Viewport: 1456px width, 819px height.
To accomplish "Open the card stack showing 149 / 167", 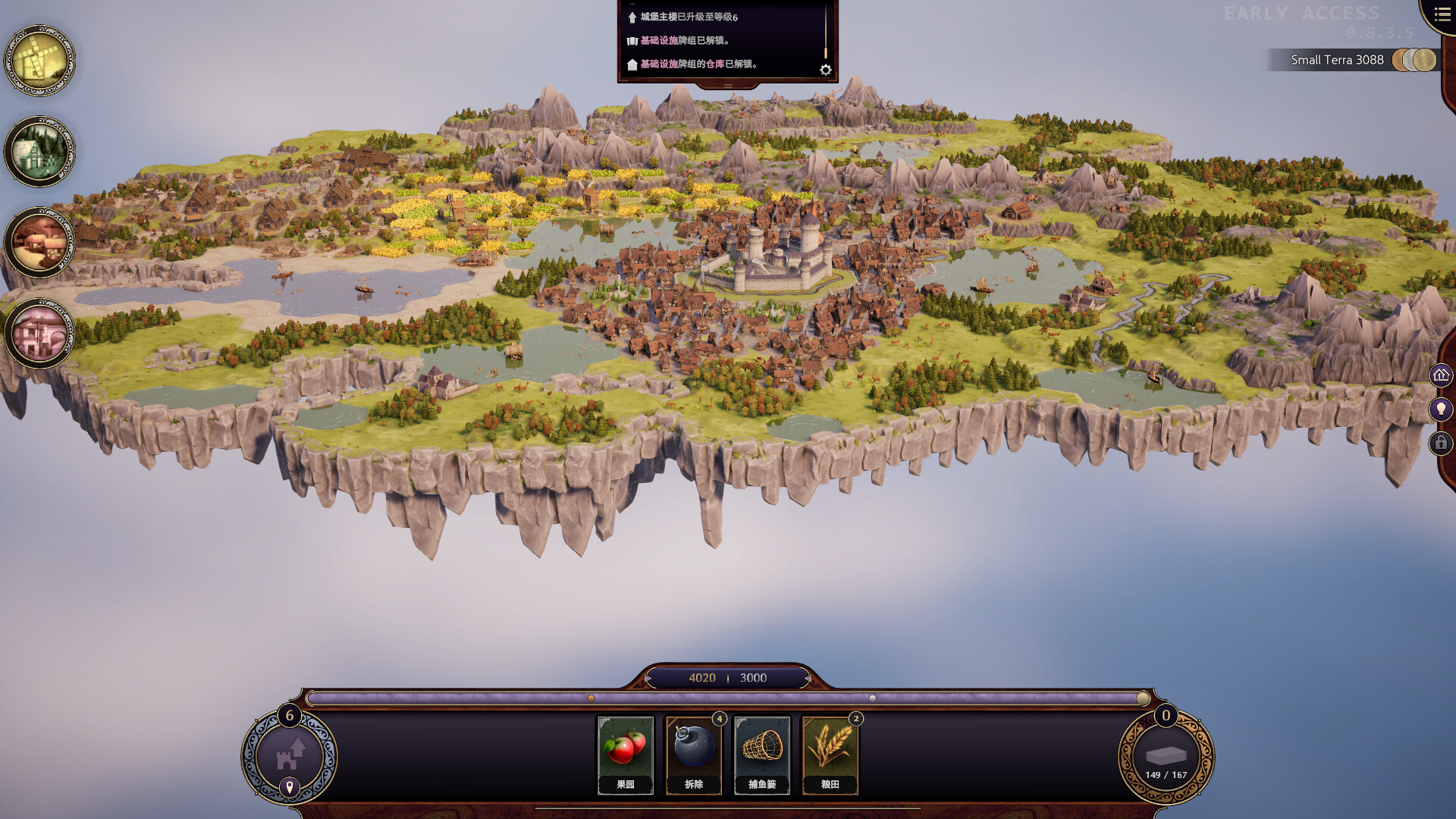I will point(1166,758).
